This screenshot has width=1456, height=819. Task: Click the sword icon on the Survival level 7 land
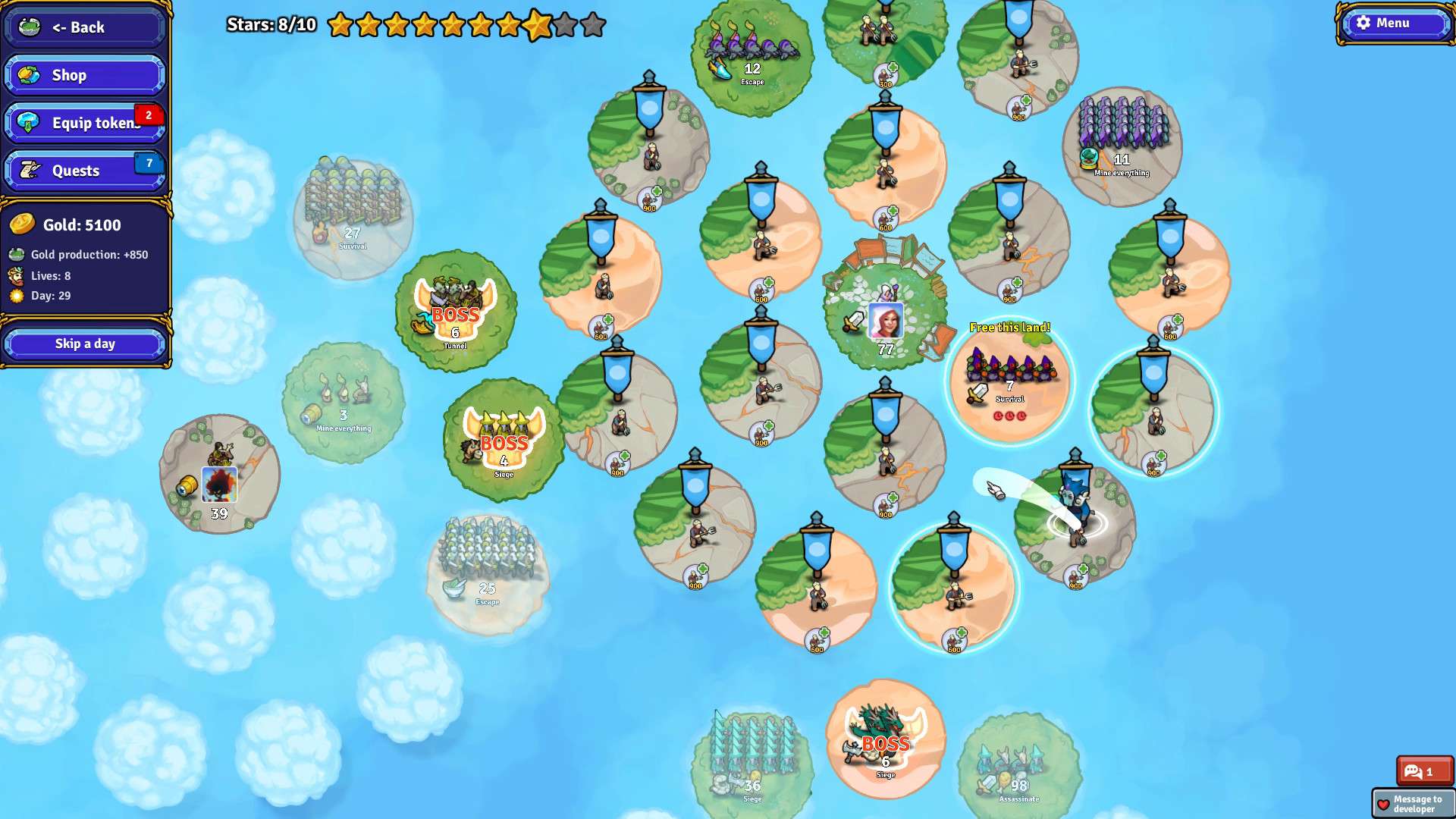pyautogui.click(x=979, y=394)
